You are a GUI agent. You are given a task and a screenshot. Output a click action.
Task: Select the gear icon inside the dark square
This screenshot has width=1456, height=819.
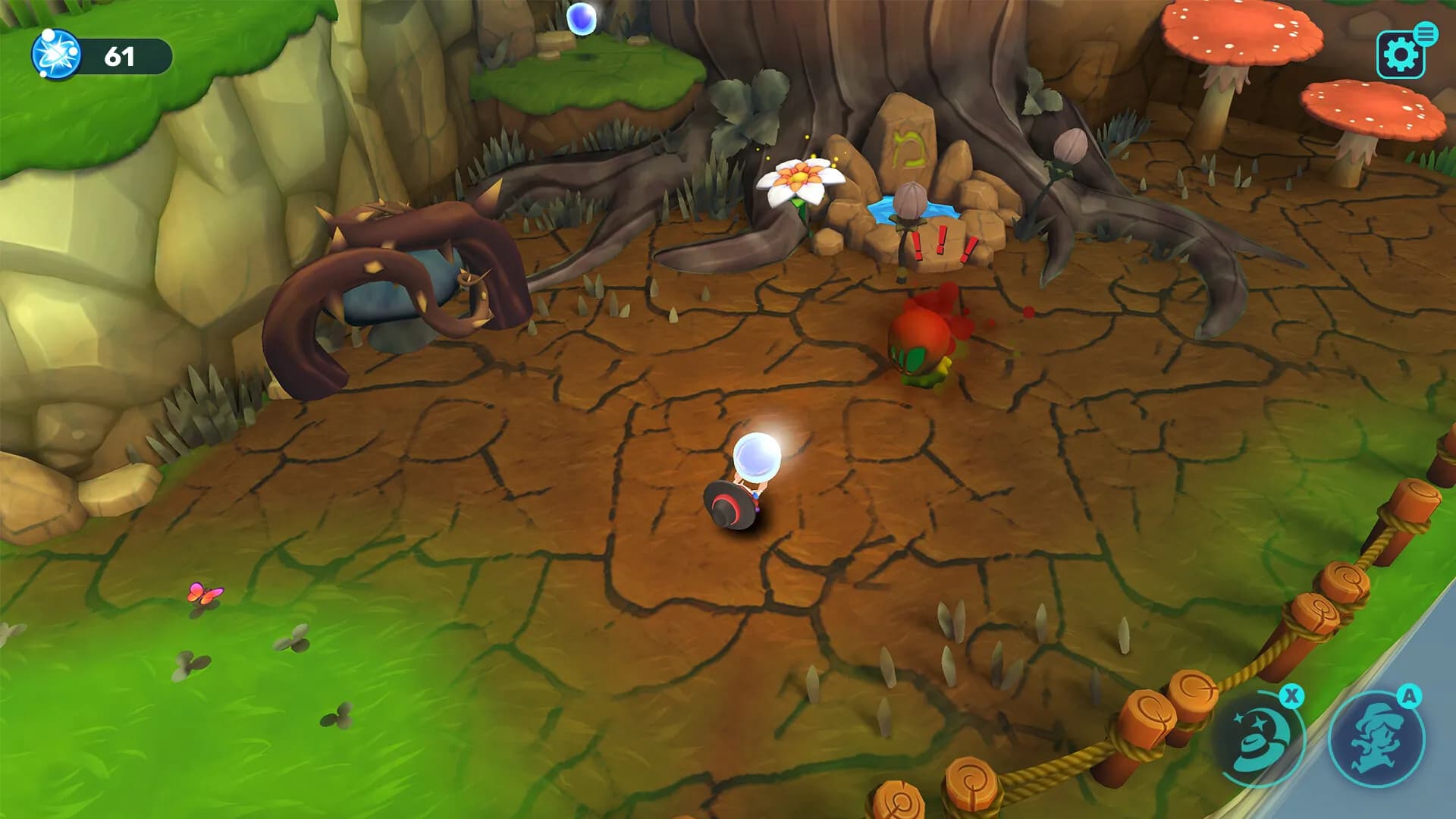1400,56
